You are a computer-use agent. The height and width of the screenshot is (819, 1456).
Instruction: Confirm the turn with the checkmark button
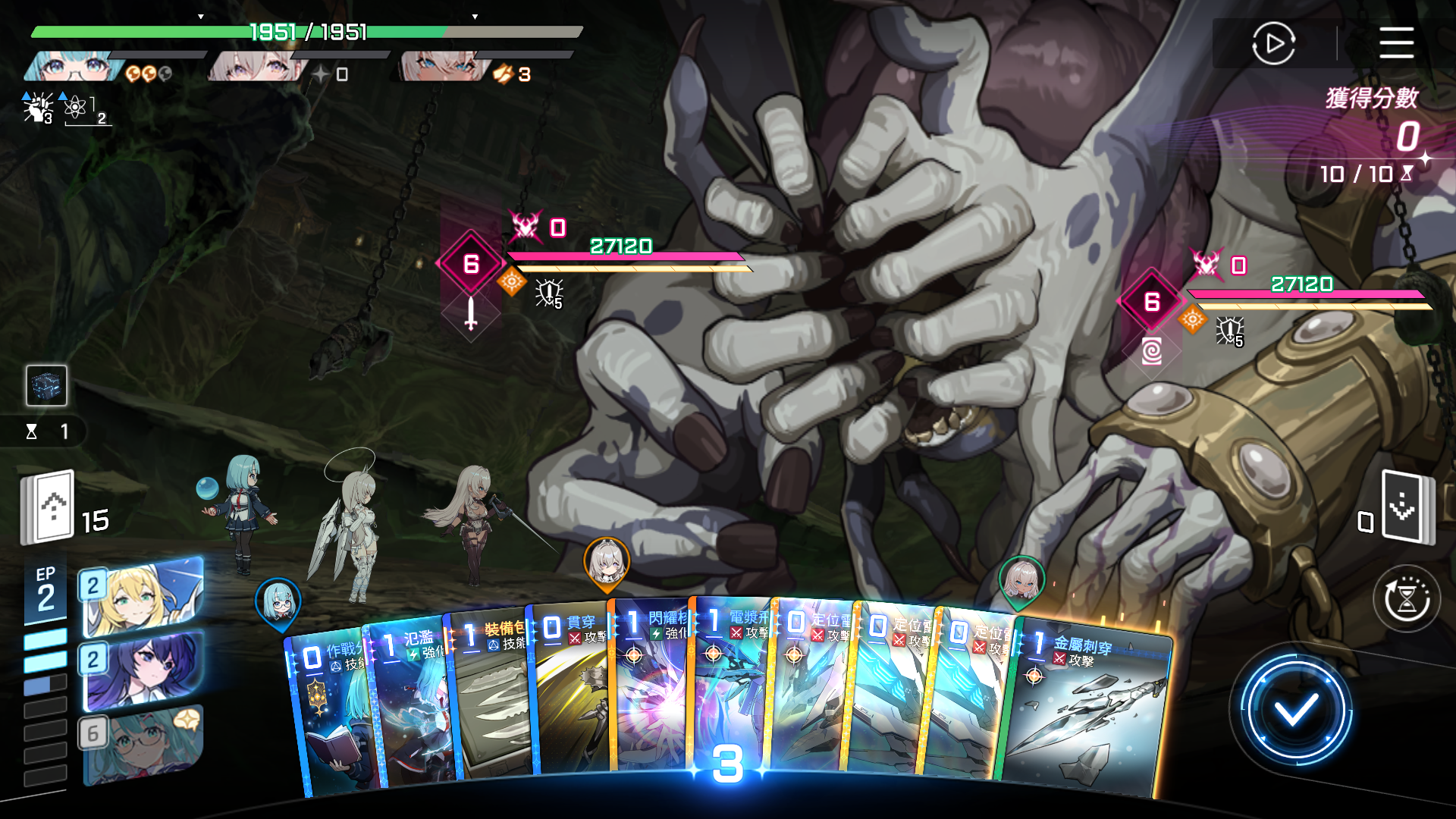tap(1295, 711)
